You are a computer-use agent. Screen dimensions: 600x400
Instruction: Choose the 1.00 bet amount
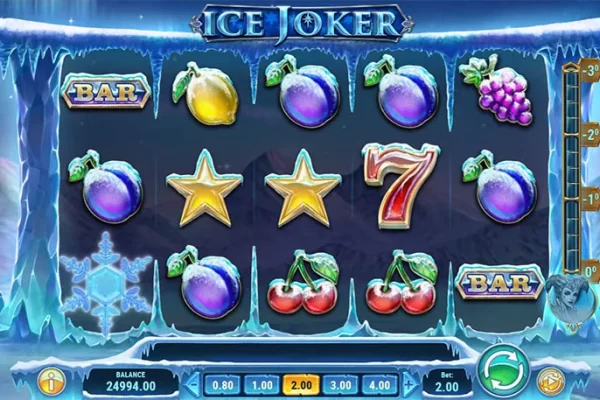[x=261, y=383]
